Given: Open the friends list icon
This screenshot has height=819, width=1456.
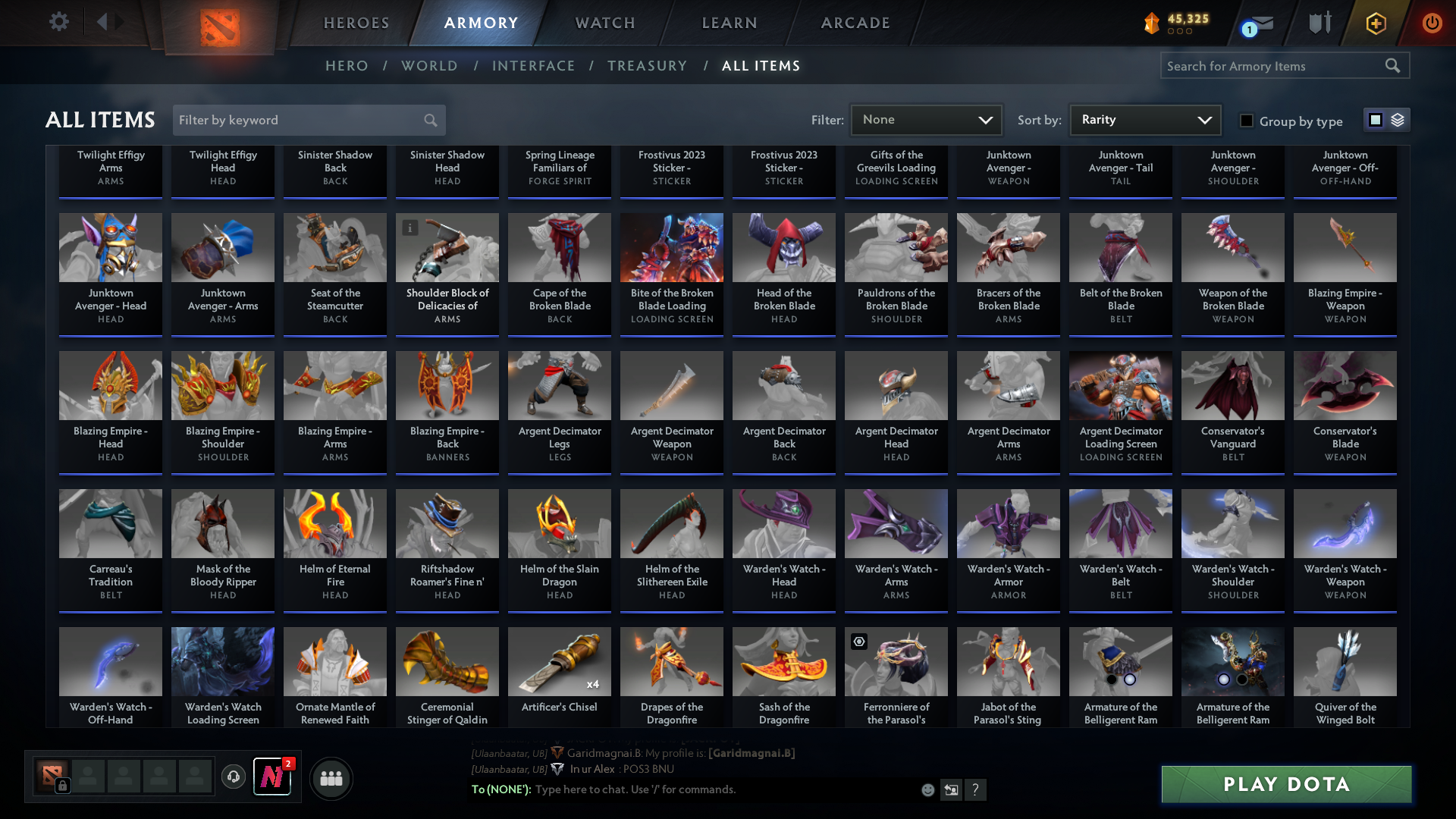Looking at the screenshot, I should point(330,778).
